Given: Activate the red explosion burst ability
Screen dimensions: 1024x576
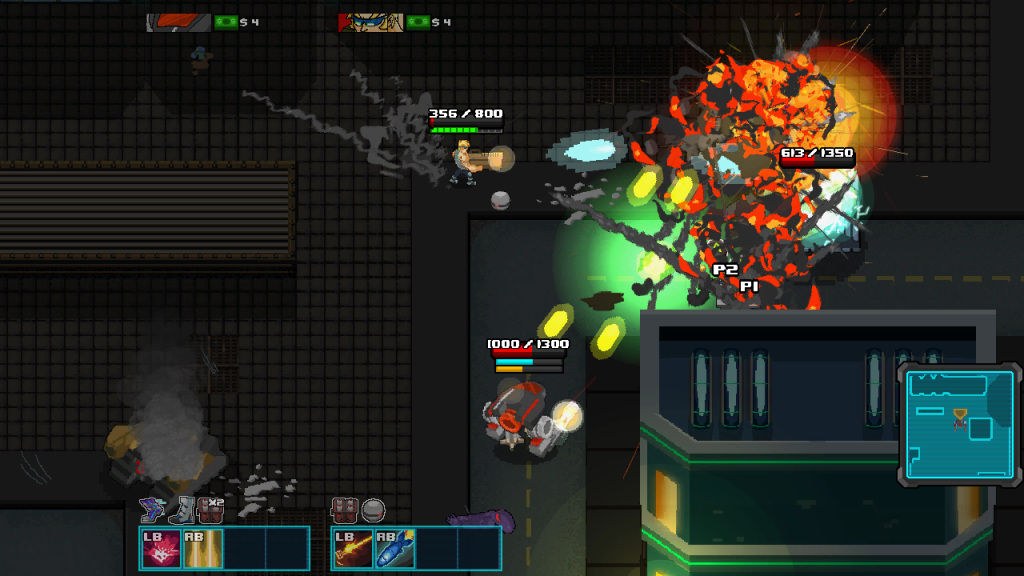Looking at the screenshot, I should click(x=161, y=548).
